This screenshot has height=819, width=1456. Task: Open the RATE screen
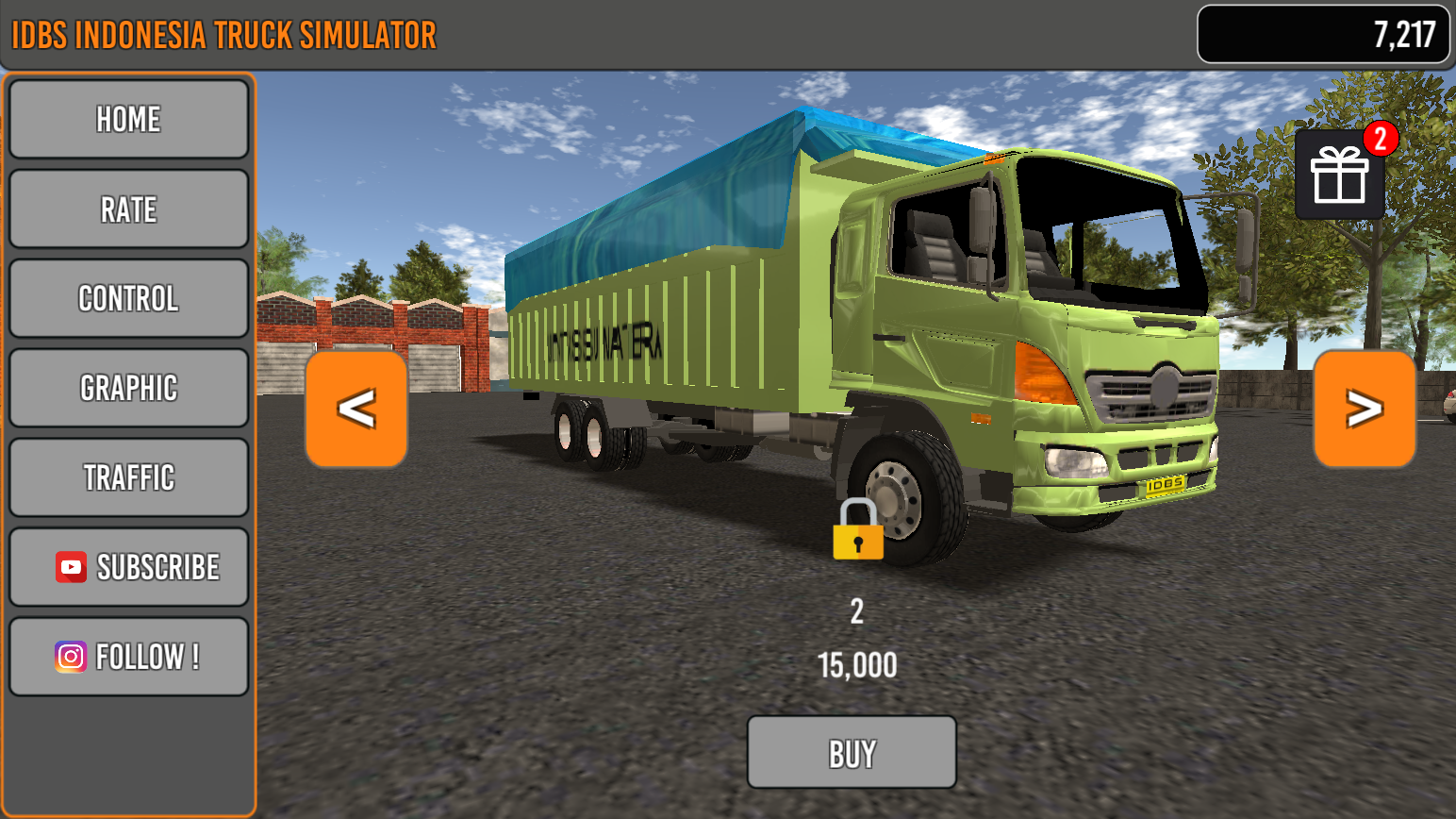click(128, 209)
